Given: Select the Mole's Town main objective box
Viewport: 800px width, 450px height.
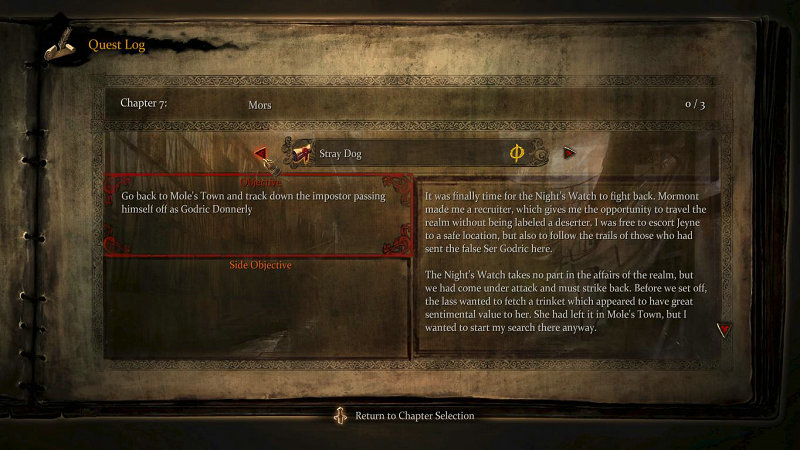Looking at the screenshot, I should pyautogui.click(x=258, y=215).
